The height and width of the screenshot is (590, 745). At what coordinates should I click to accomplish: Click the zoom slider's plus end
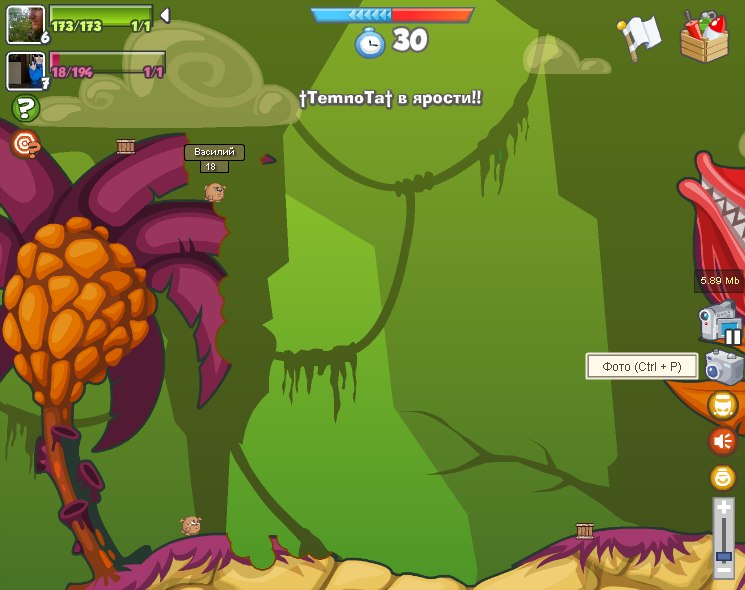723,509
